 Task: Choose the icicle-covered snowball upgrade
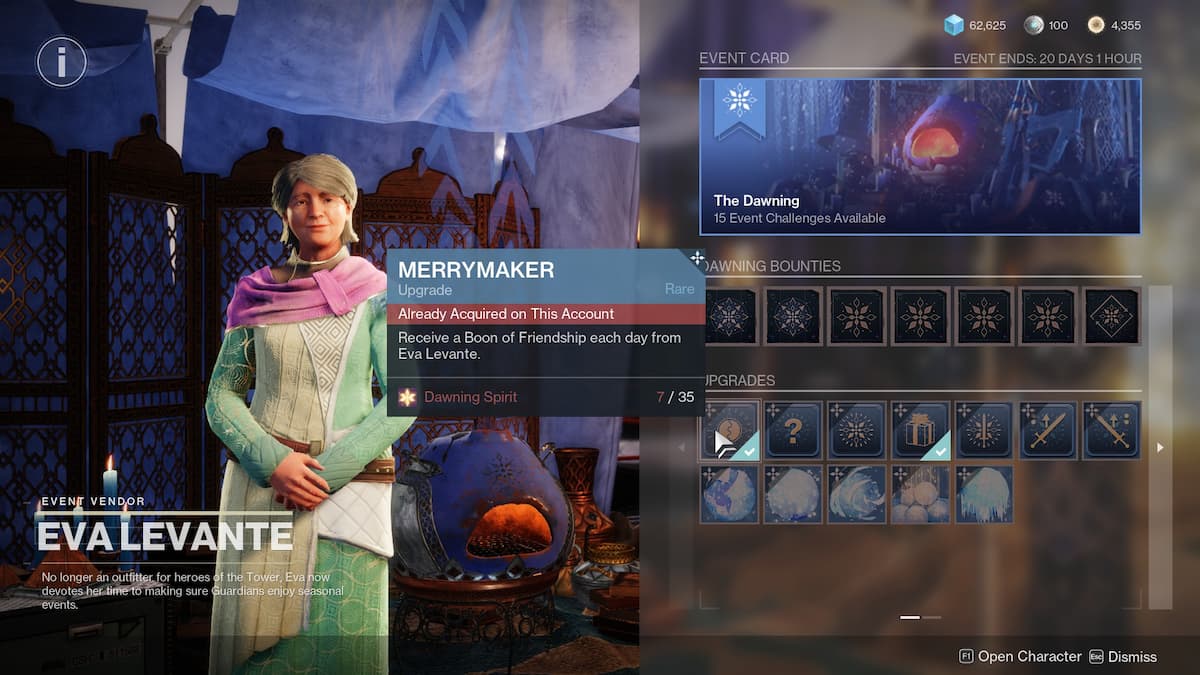click(x=984, y=494)
